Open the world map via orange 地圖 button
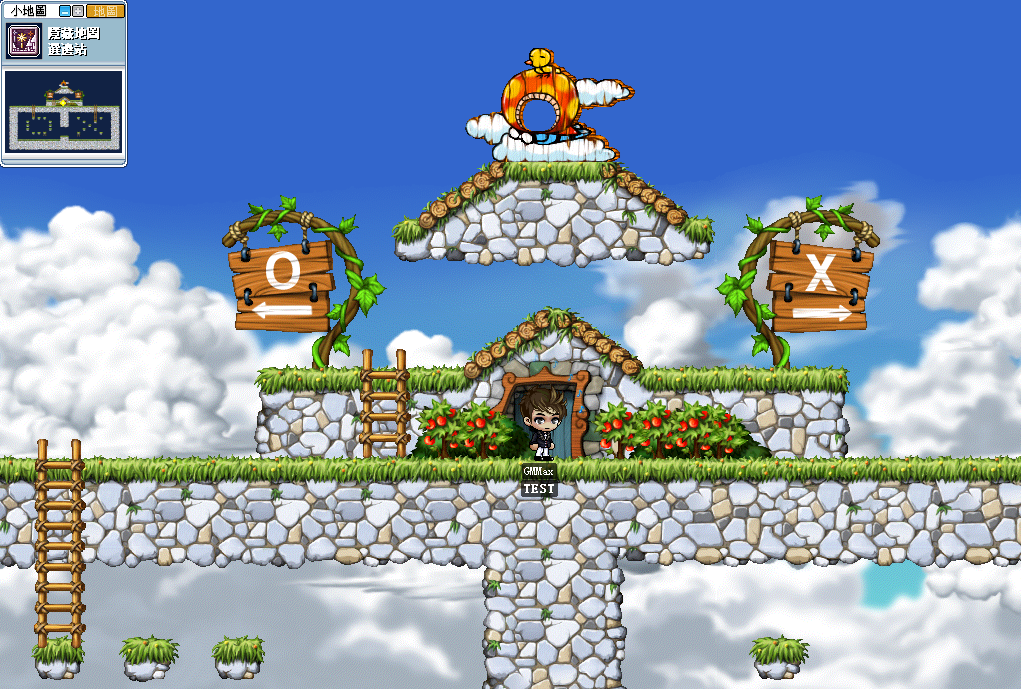The height and width of the screenshot is (689, 1021). coord(105,11)
